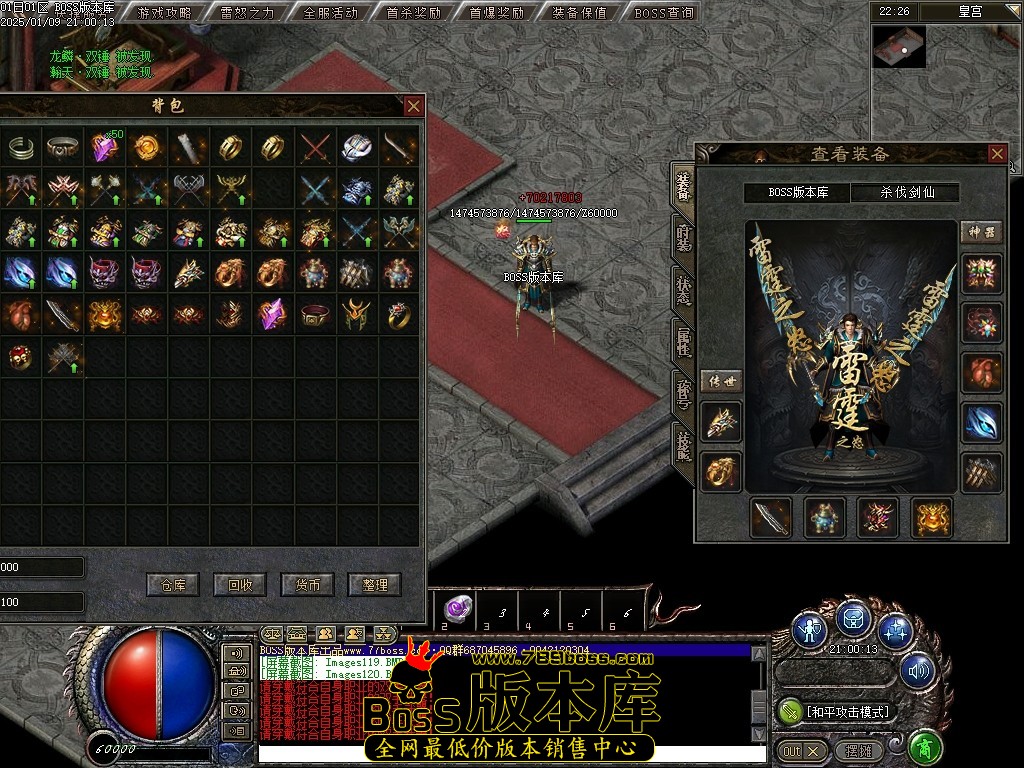
Task: Open the 全服活动 server events menu
Action: click(x=330, y=13)
